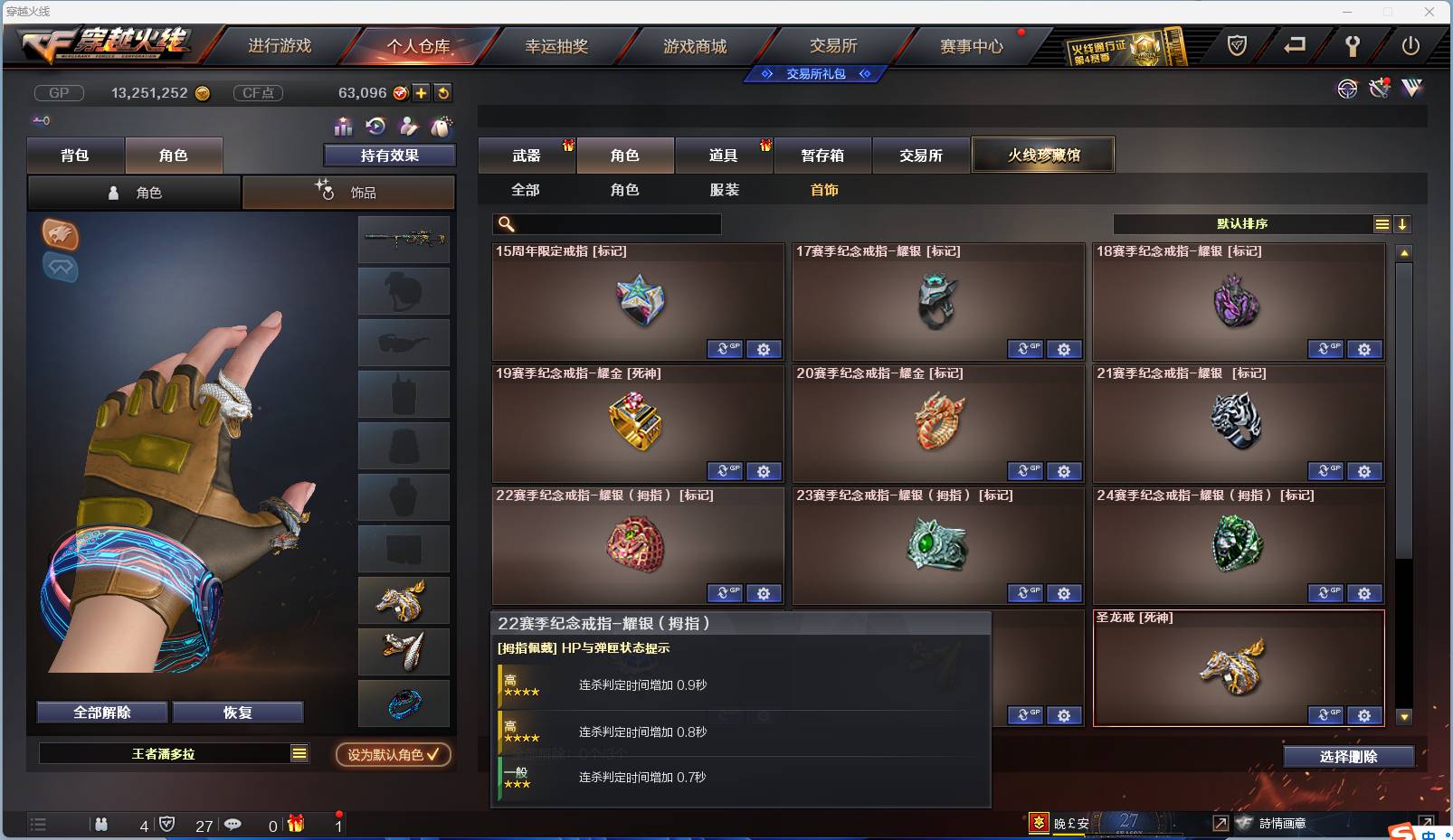Open the gear settings on 圣龙戒 card
Viewport: 1453px width, 840px height.
[x=1364, y=715]
